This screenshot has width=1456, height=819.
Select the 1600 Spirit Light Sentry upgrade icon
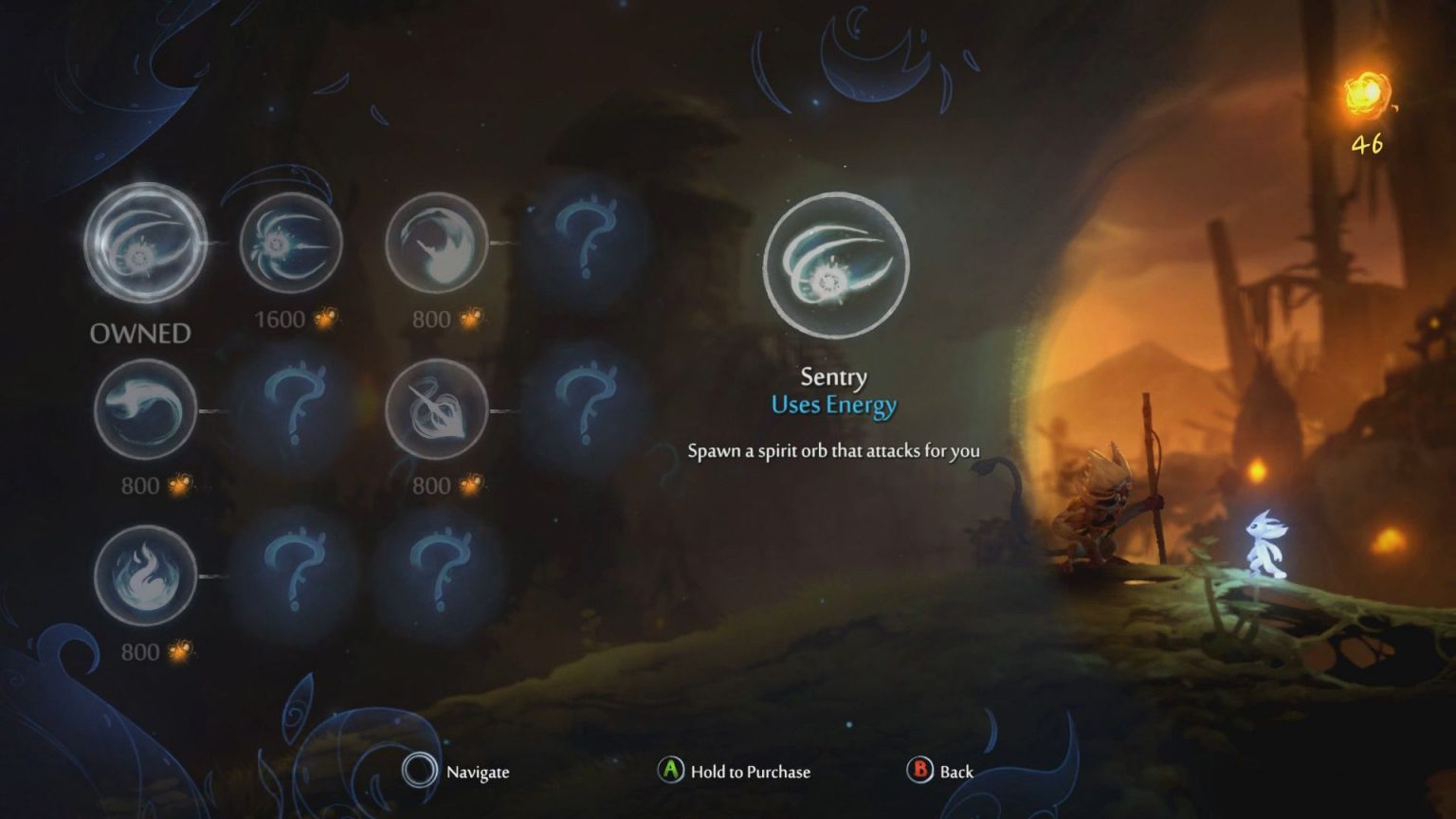tap(290, 245)
